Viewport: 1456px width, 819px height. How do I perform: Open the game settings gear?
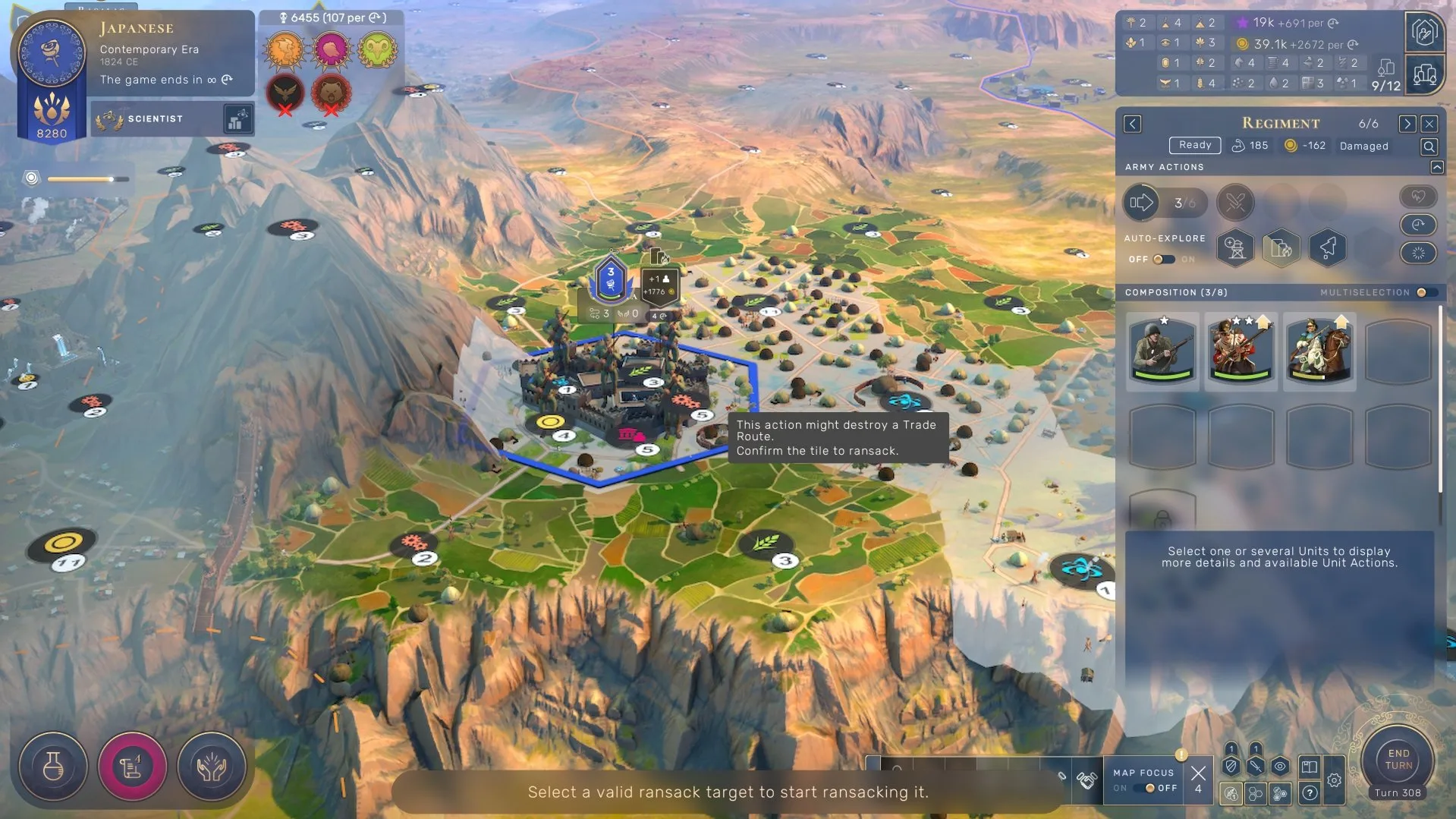pyautogui.click(x=1334, y=780)
